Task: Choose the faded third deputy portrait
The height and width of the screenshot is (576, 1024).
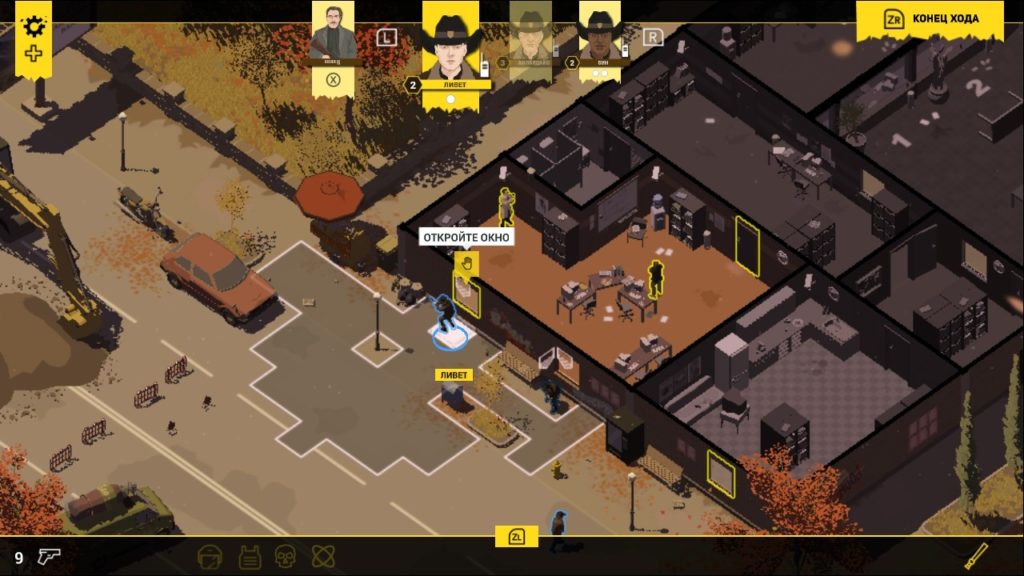Action: click(x=530, y=35)
